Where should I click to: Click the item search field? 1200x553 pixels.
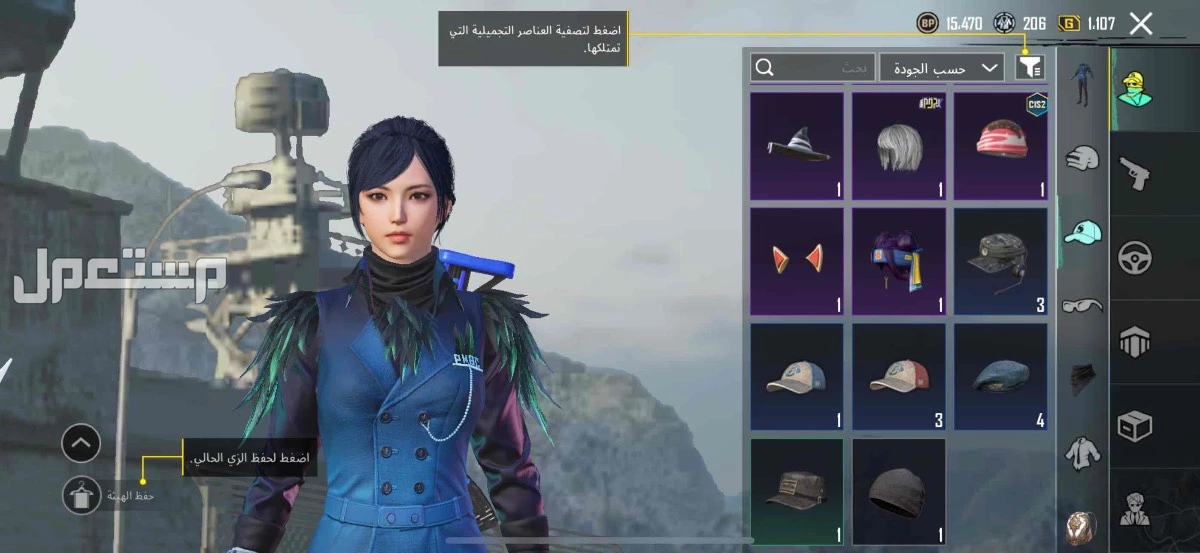coord(812,67)
